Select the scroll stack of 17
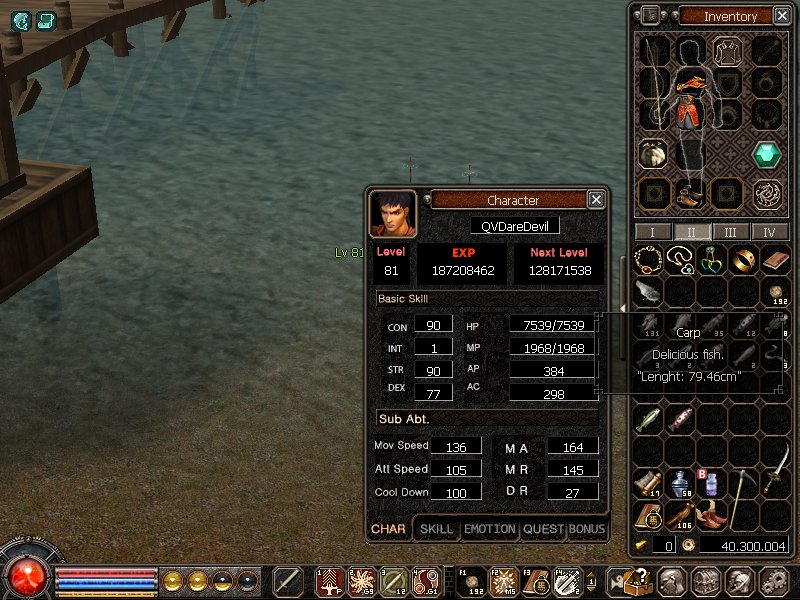Screen dimensions: 800x600 (x=649, y=483)
